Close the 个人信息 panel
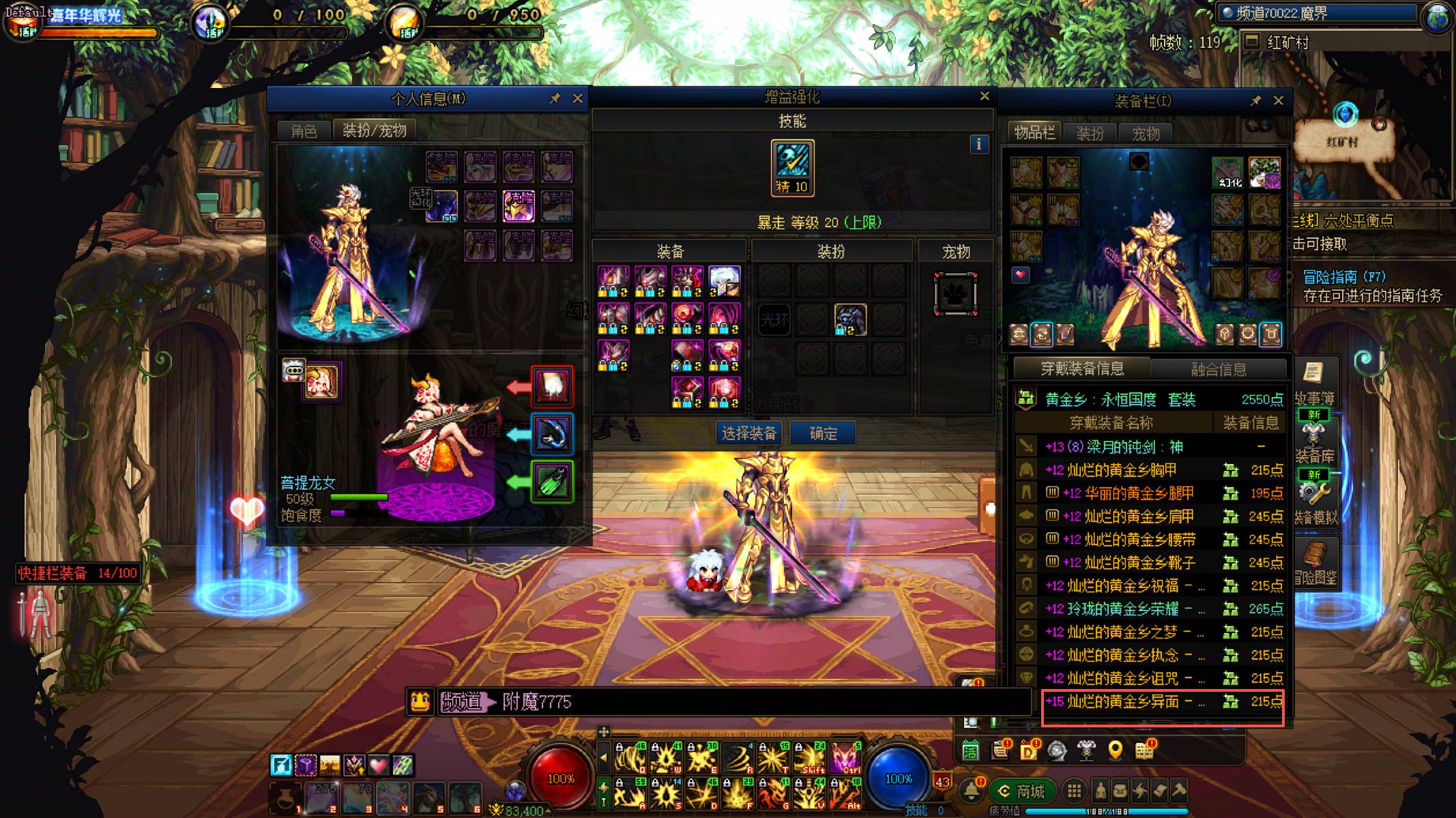Image resolution: width=1456 pixels, height=818 pixels. click(x=577, y=98)
